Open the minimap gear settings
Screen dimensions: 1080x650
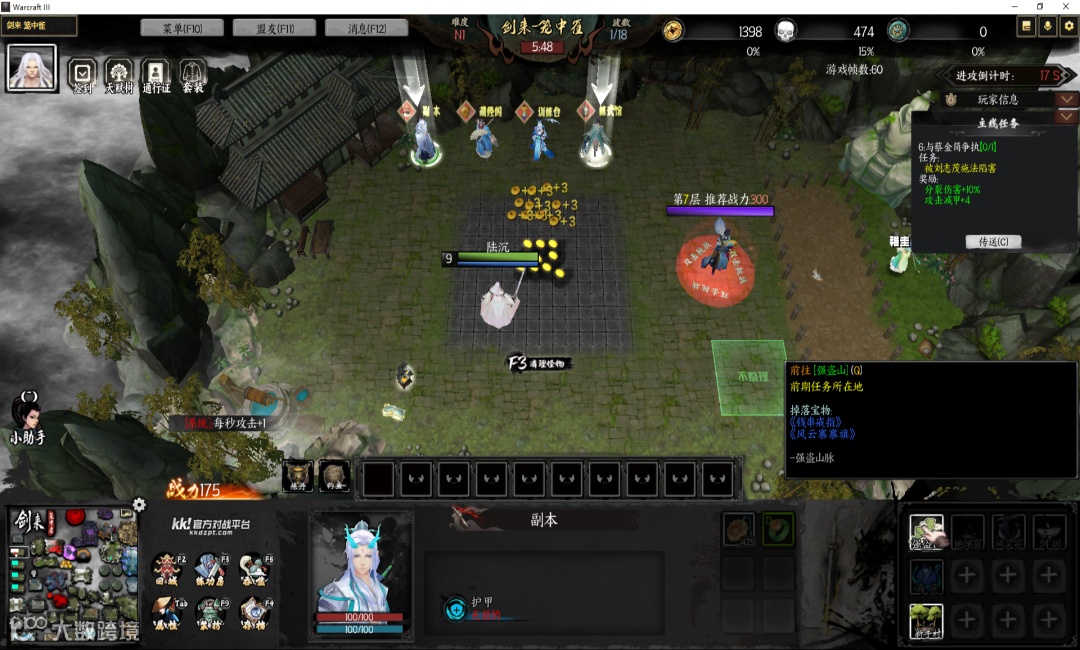[x=139, y=505]
